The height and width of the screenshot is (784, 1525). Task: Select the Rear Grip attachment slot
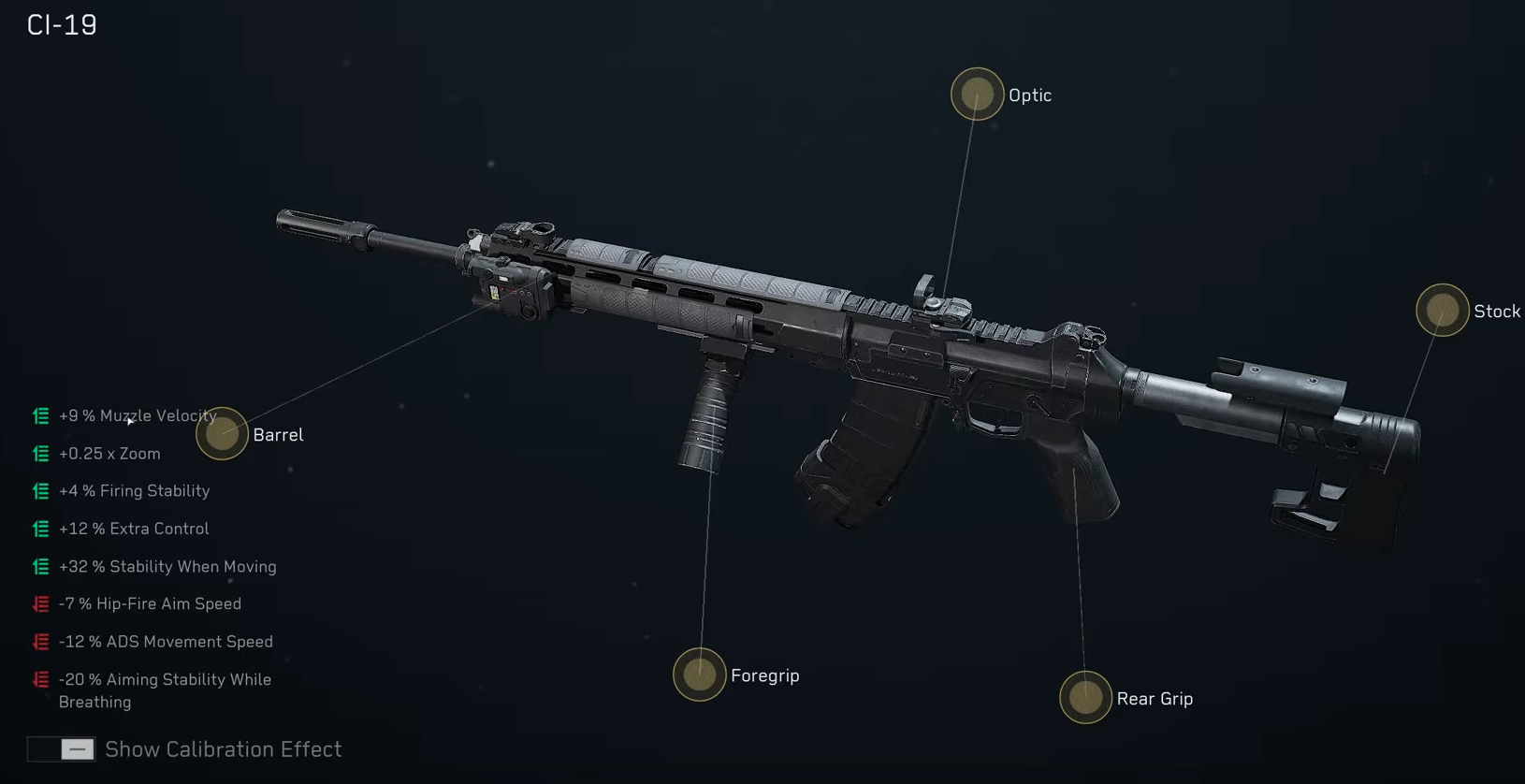[1085, 697]
